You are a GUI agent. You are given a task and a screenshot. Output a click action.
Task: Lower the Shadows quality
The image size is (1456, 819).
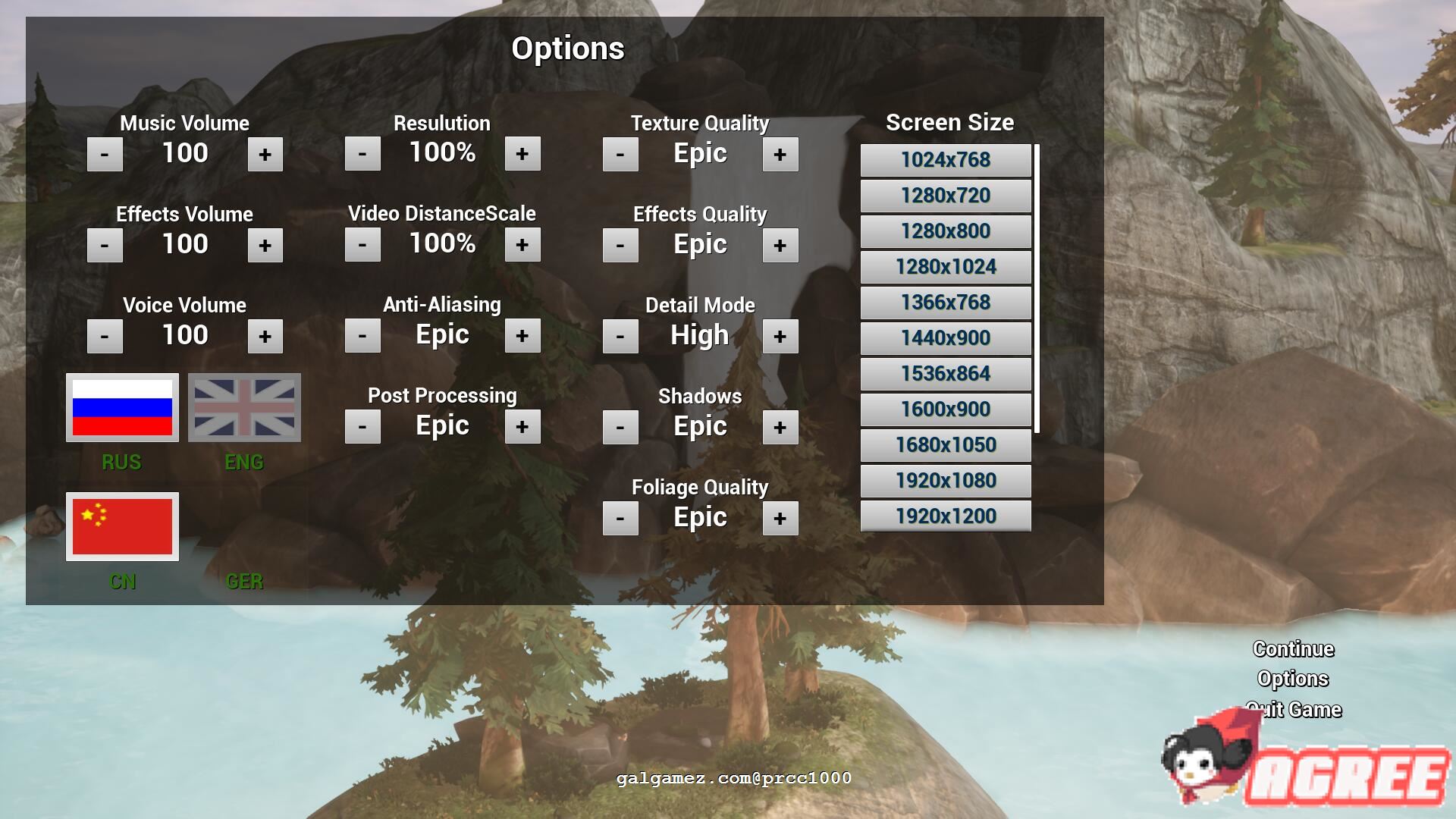[x=620, y=428]
